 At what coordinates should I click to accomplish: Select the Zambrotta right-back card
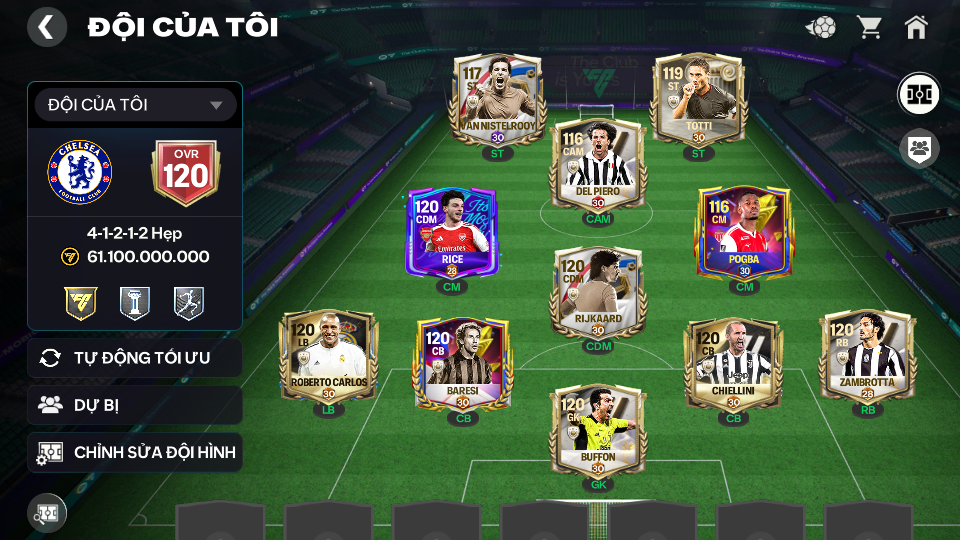pyautogui.click(x=867, y=357)
